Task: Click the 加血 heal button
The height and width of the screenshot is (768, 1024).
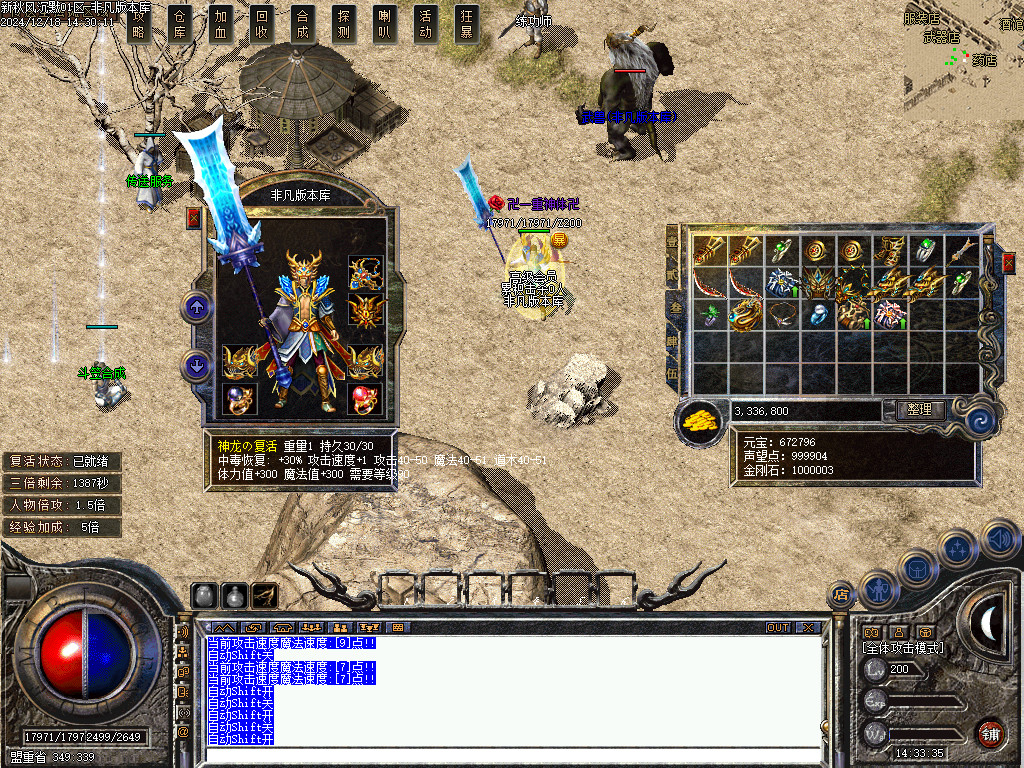Action: [x=221, y=24]
